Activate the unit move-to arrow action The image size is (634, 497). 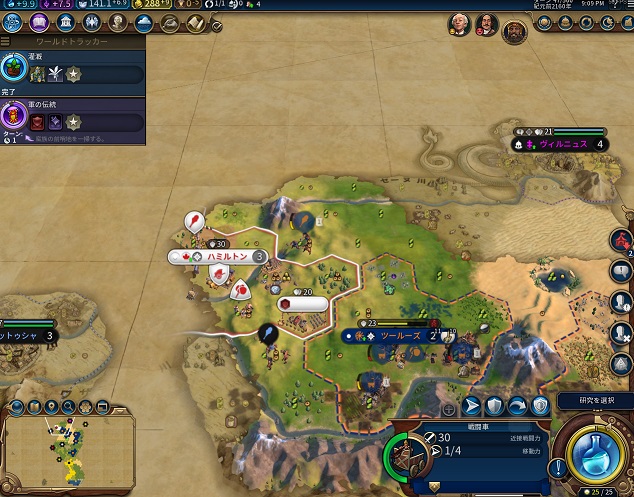(x=472, y=406)
